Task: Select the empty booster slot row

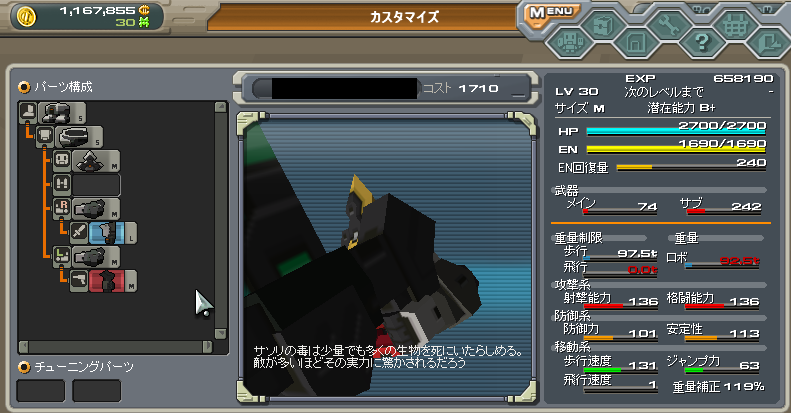Action: click(96, 185)
